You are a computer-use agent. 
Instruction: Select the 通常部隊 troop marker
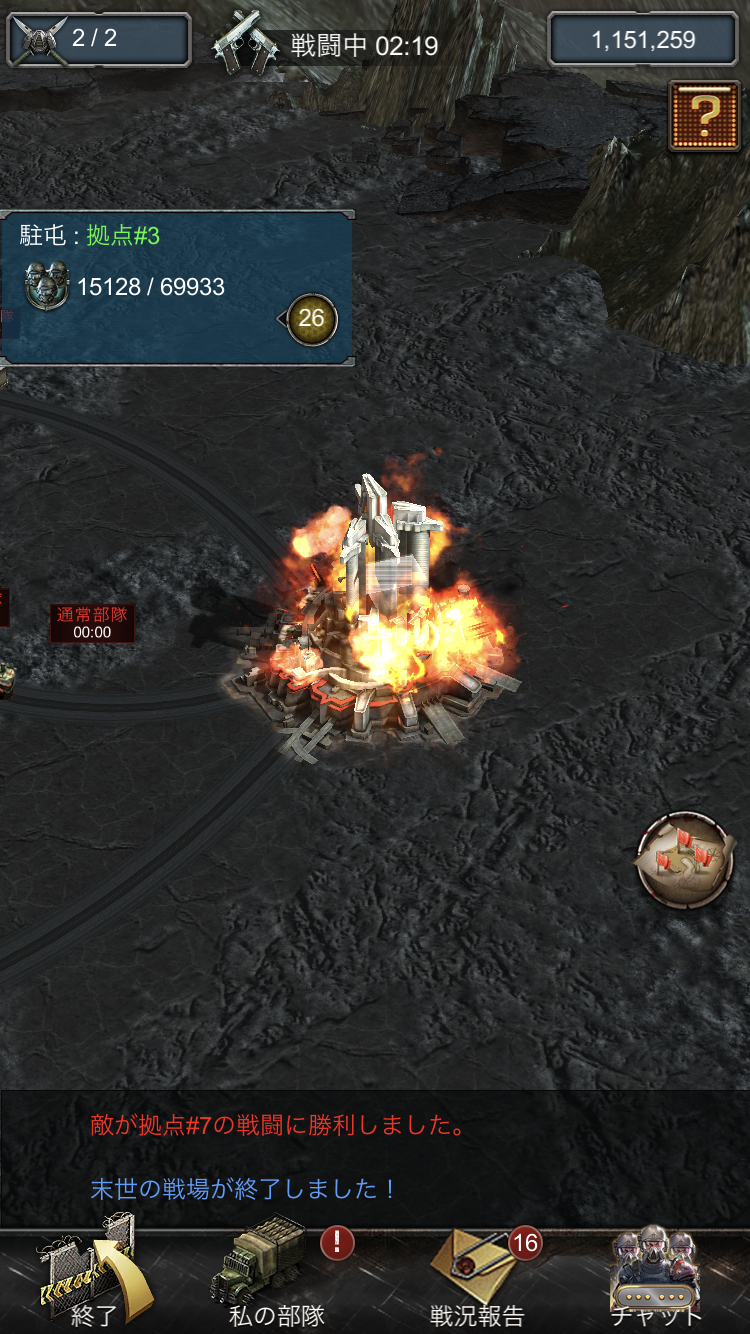click(92, 623)
